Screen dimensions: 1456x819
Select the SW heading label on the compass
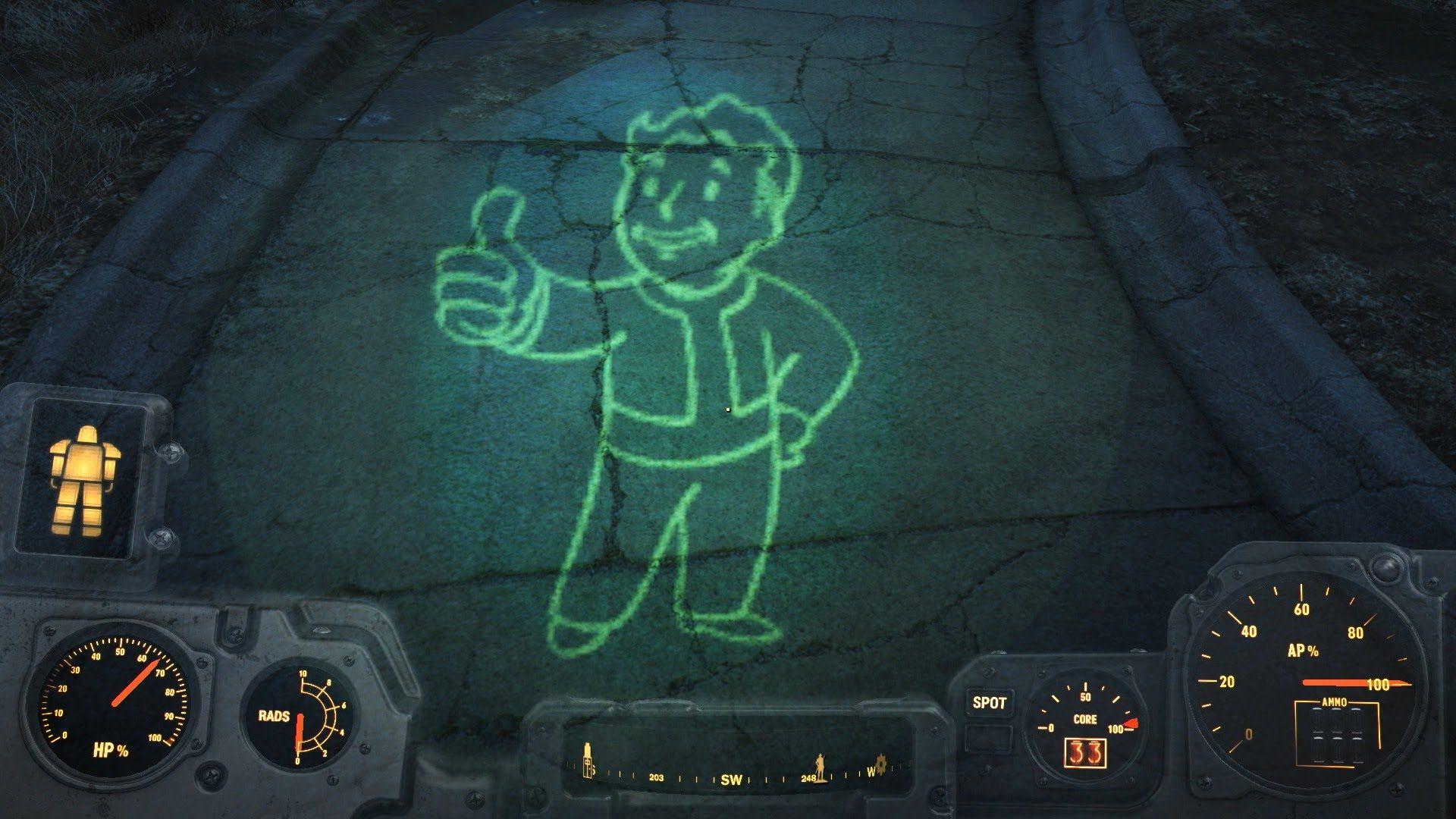point(730,777)
